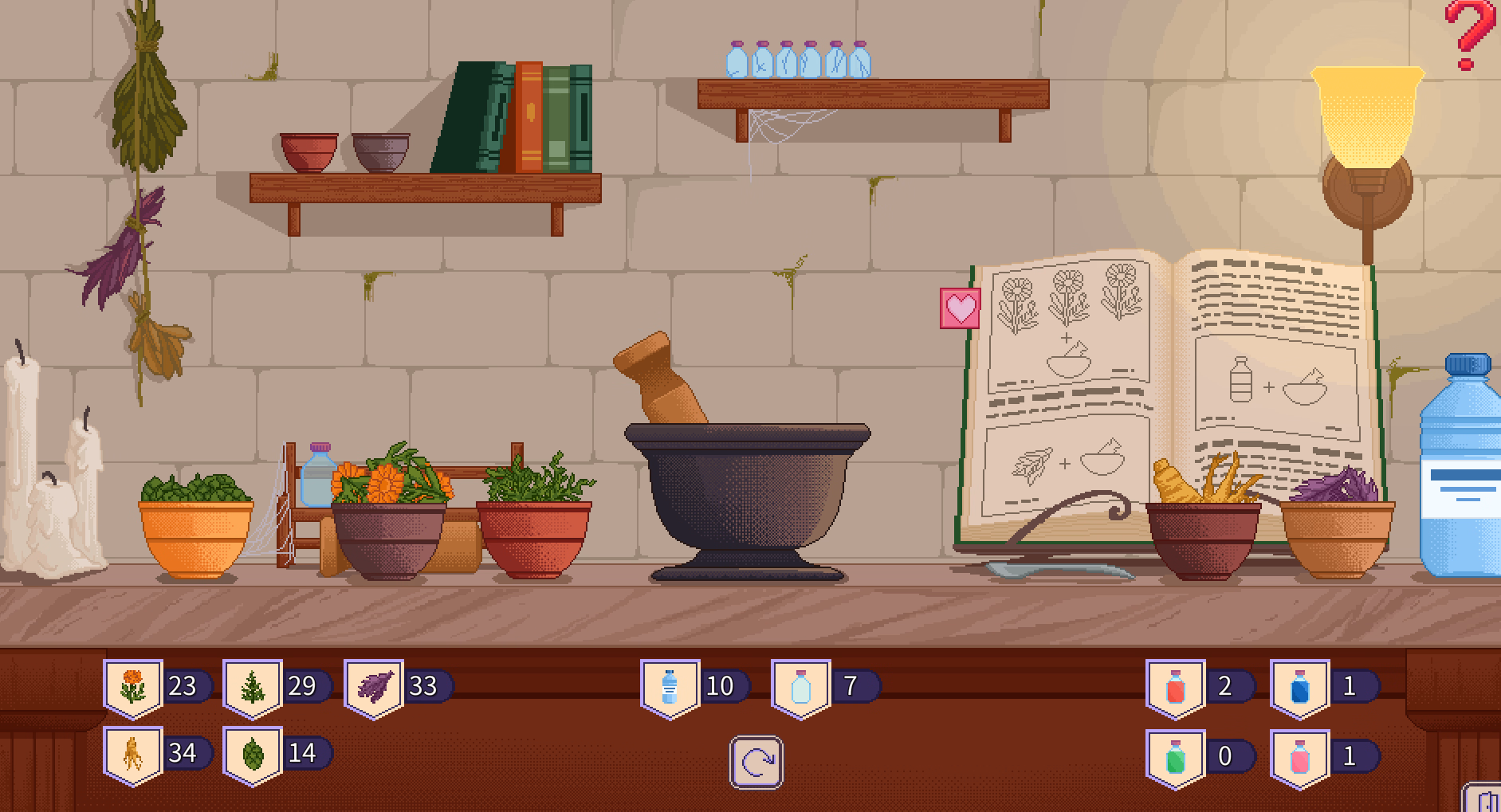
Task: Select the red potion badge
Action: [1176, 687]
